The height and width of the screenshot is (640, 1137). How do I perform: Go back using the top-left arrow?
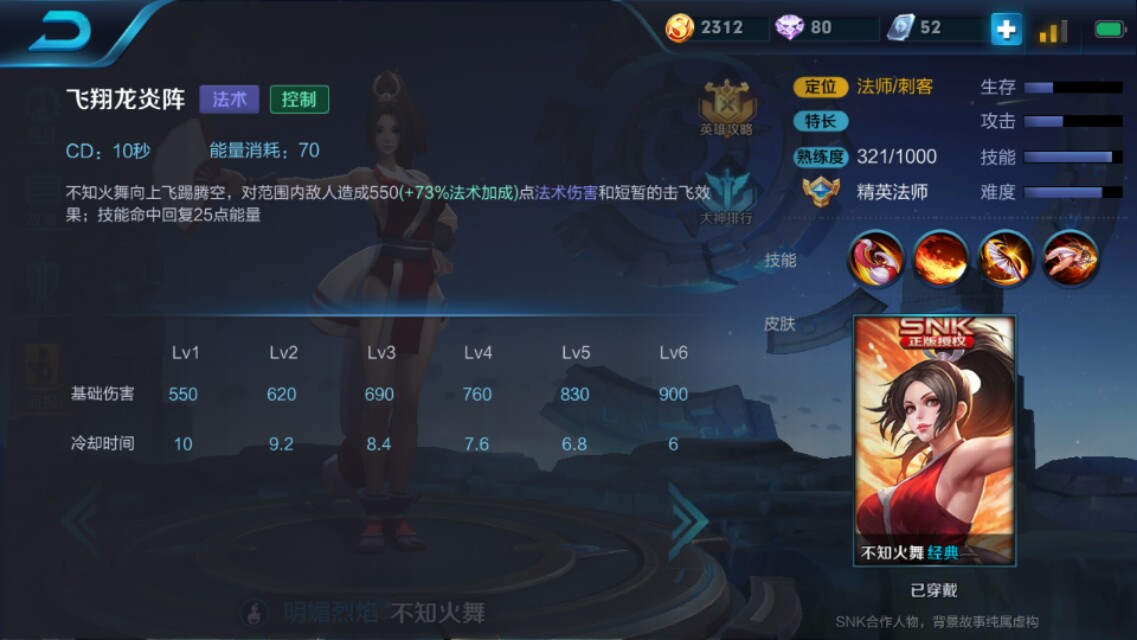[x=60, y=31]
